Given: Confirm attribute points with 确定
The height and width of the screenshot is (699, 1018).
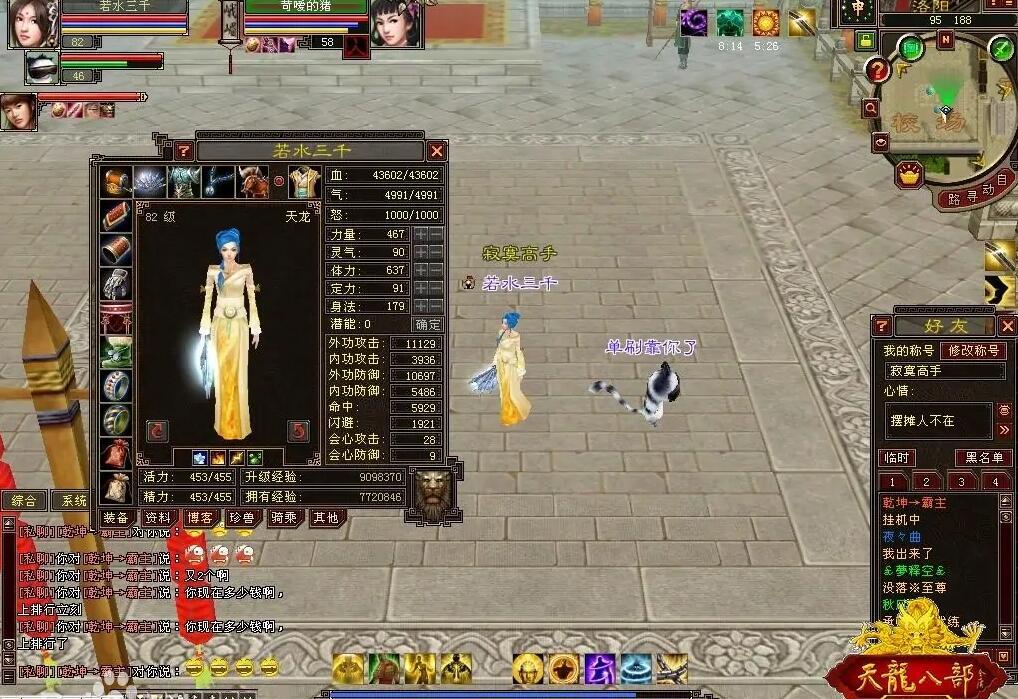Looking at the screenshot, I should [427, 324].
